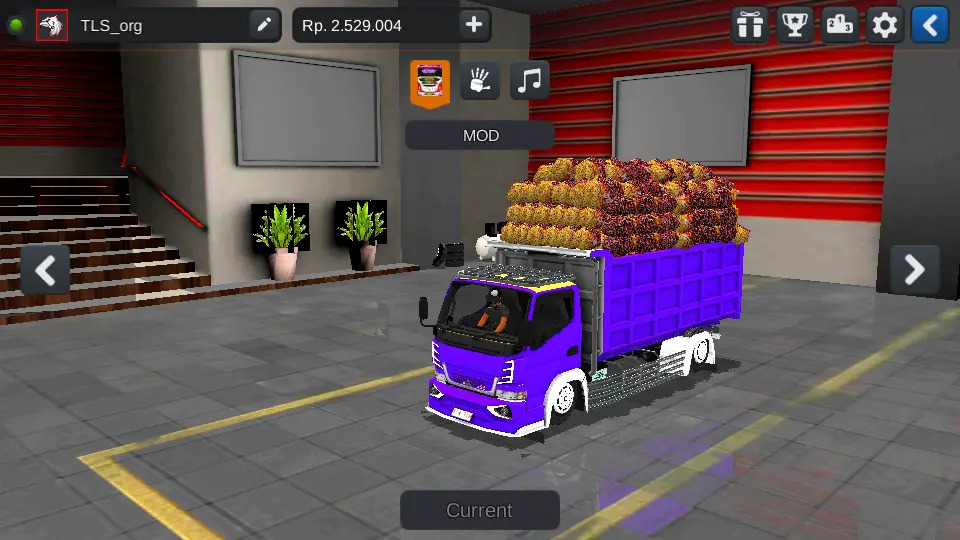Switch to the hand horn tab
The width and height of the screenshot is (960, 540).
pyautogui.click(x=480, y=81)
